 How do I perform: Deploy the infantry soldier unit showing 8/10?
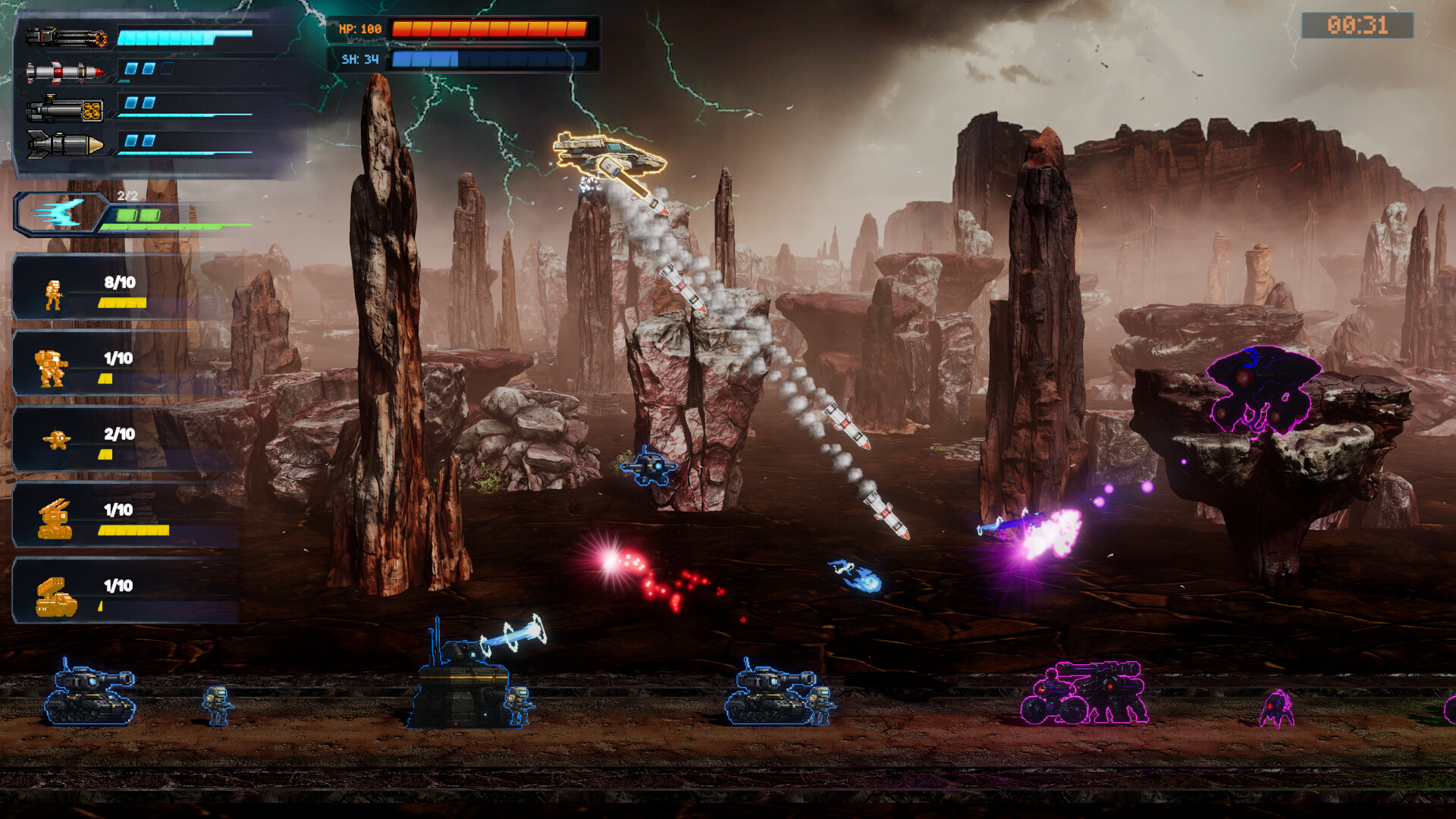[53, 294]
